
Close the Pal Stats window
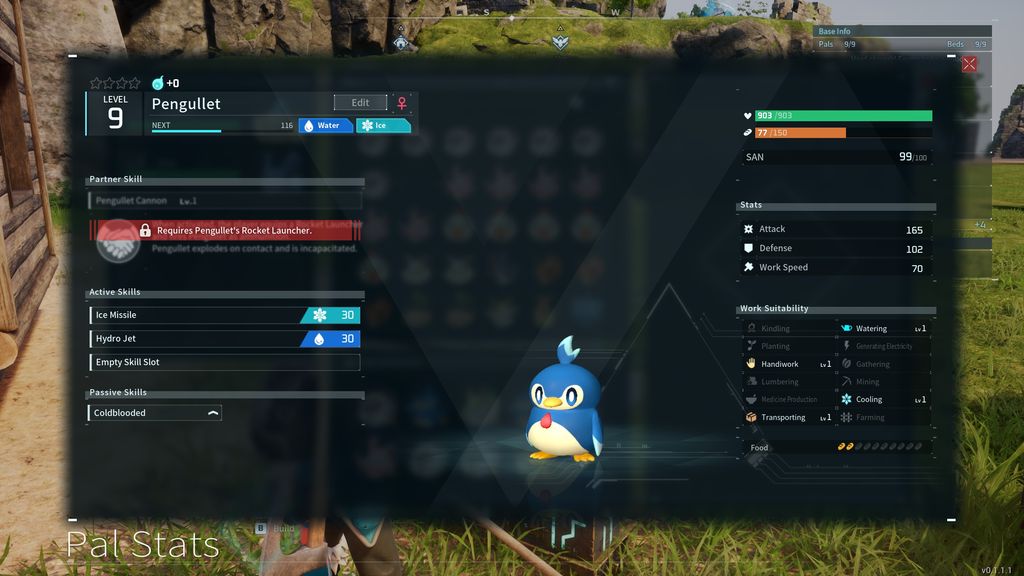click(x=969, y=64)
